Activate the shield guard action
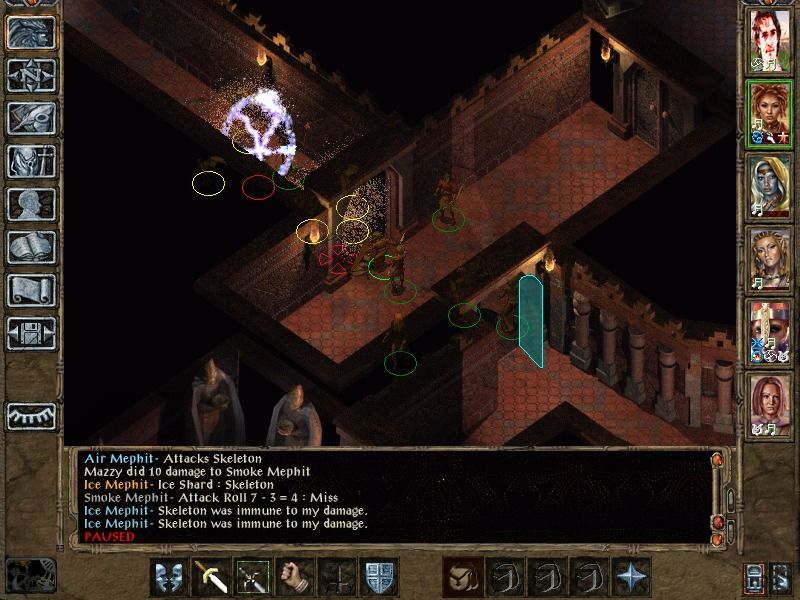800x600 pixels. (168, 577)
